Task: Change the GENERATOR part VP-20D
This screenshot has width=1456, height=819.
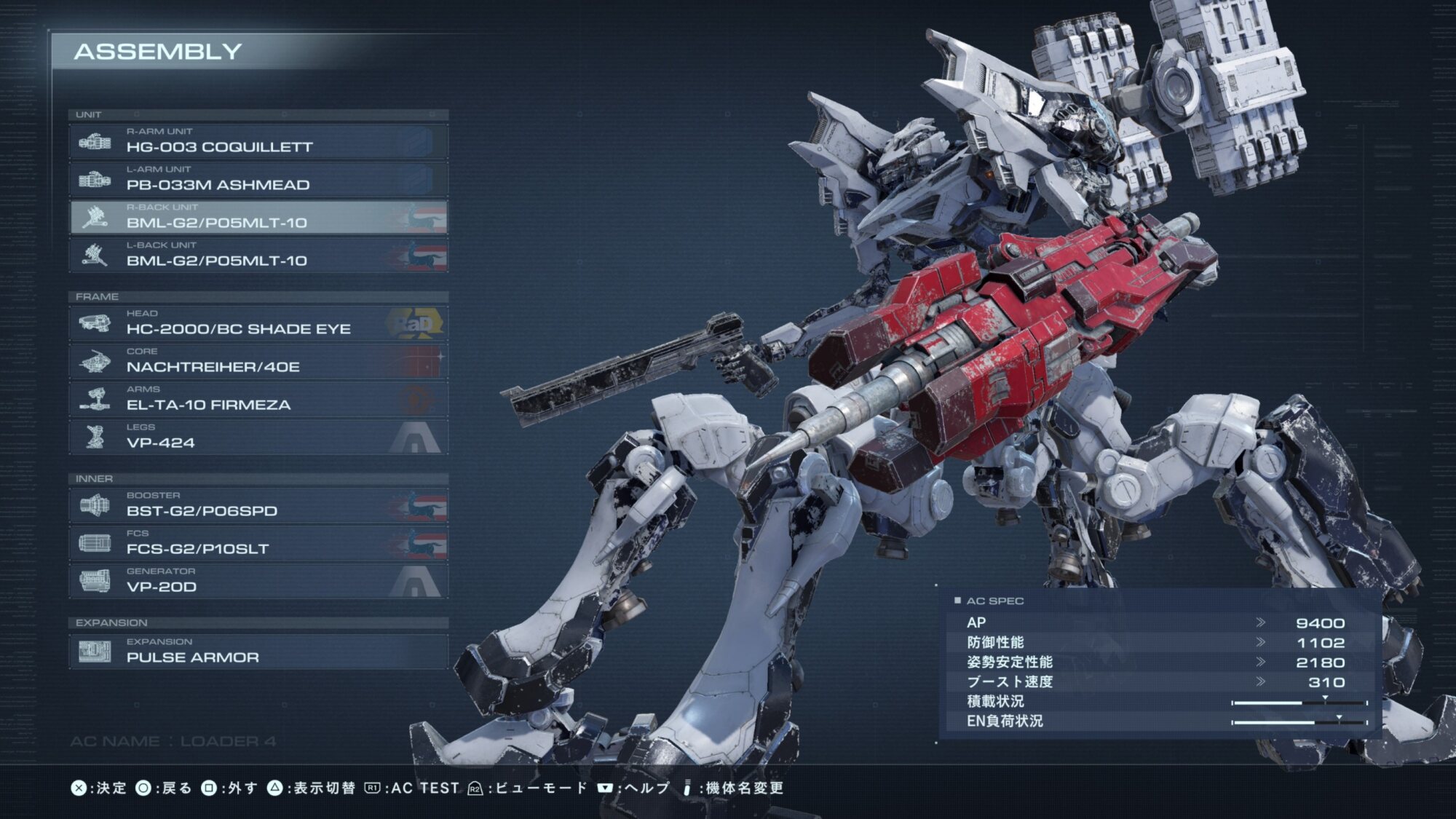Action: tap(258, 581)
